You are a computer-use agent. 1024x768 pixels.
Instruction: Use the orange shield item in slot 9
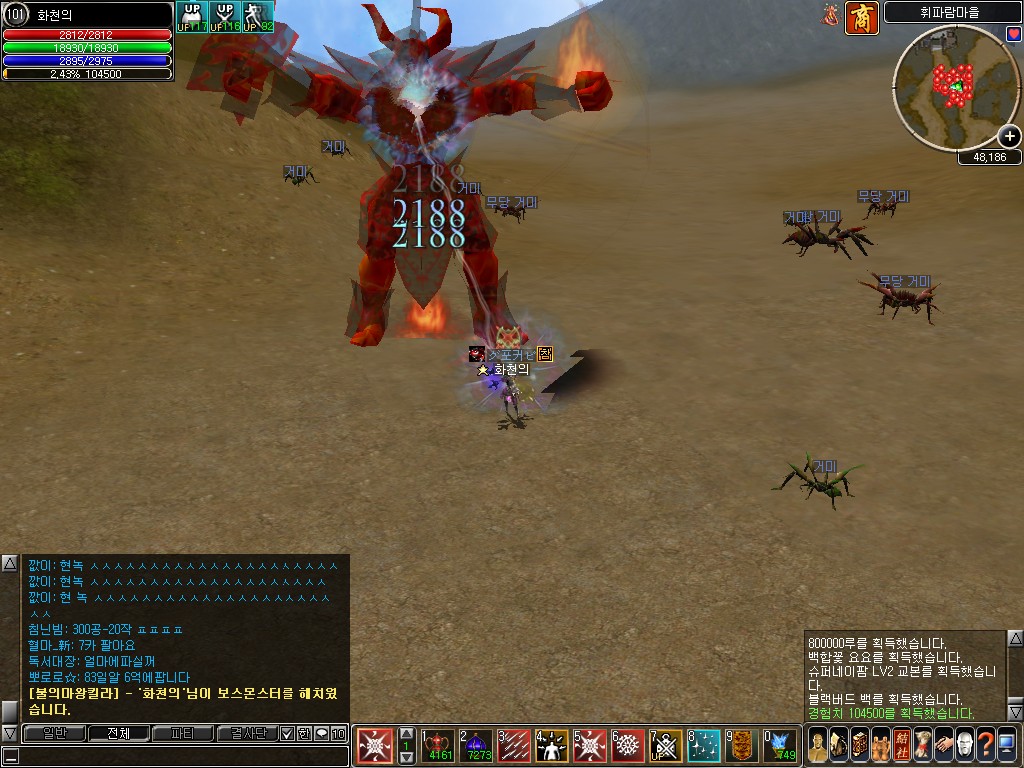(x=741, y=746)
